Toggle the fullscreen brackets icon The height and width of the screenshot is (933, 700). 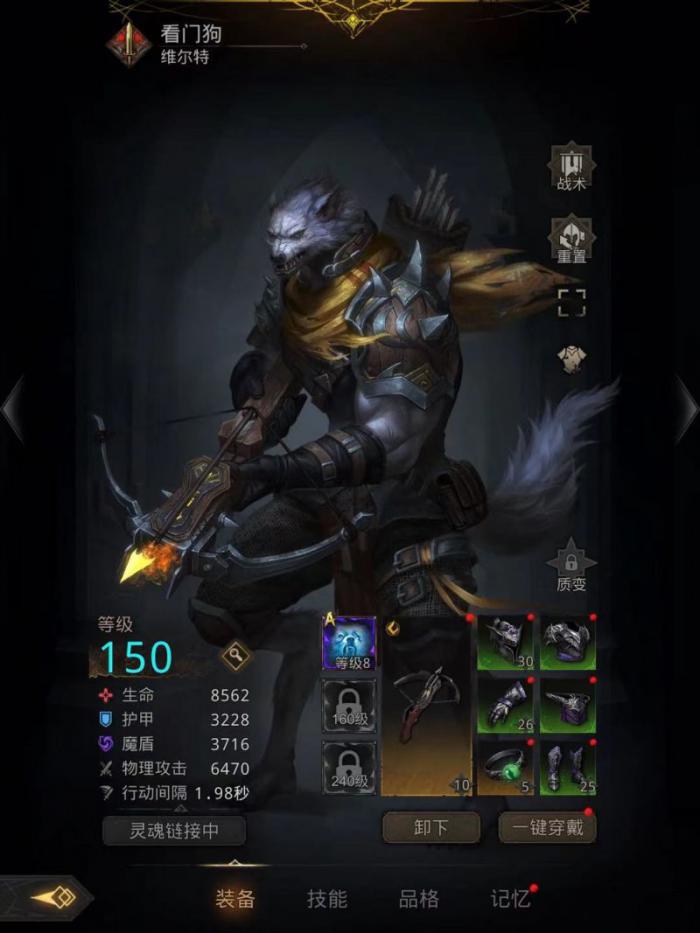tap(571, 303)
